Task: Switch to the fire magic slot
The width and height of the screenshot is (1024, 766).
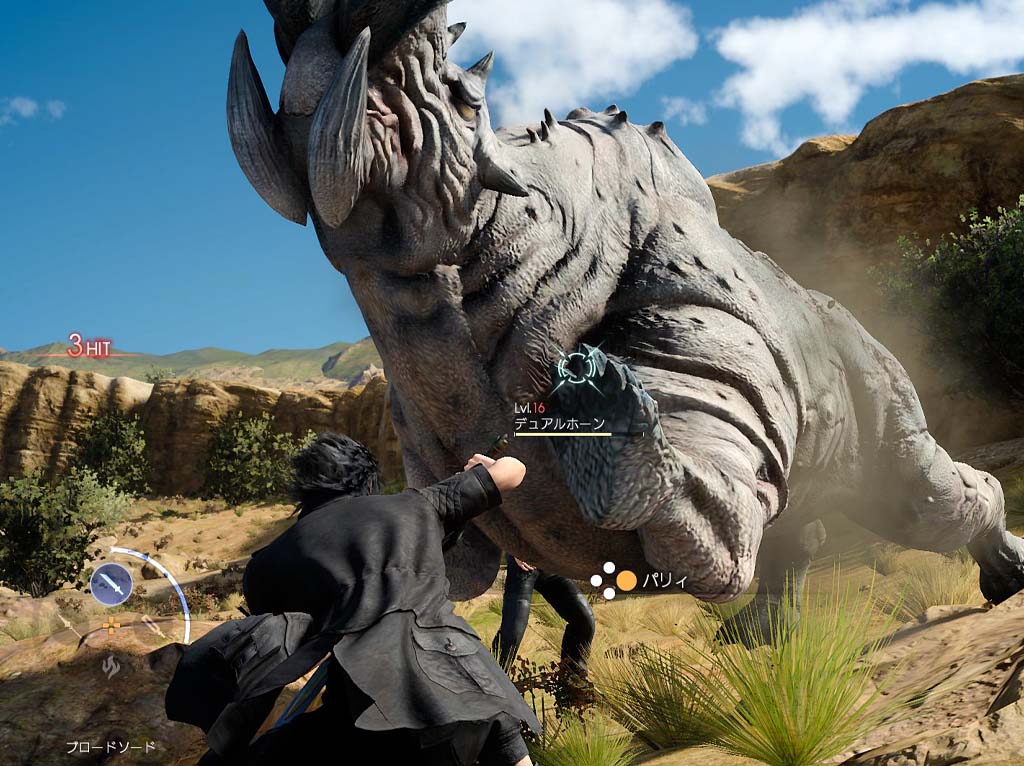Action: [x=111, y=666]
